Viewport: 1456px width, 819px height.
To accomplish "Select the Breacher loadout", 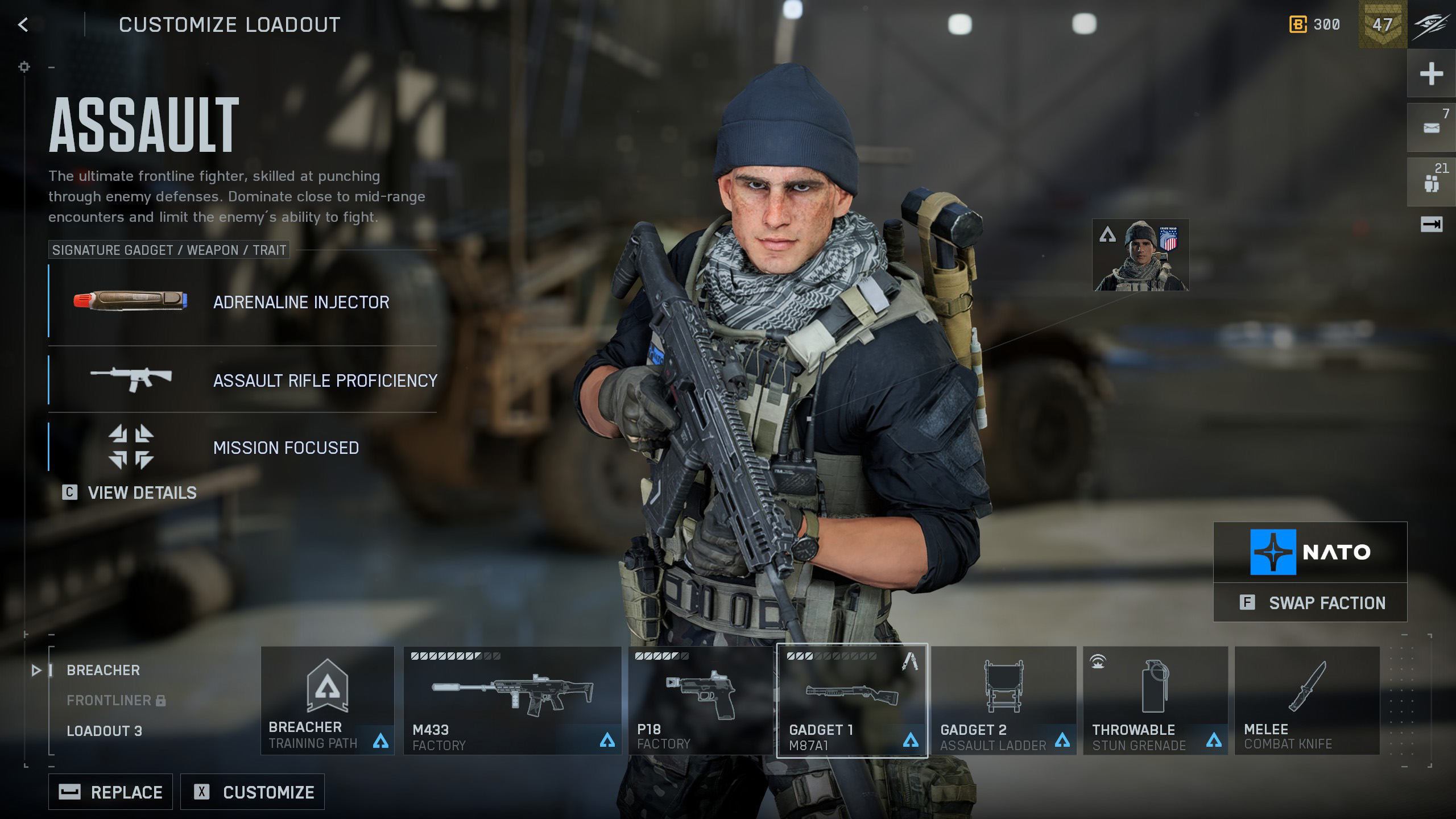I will coord(103,670).
